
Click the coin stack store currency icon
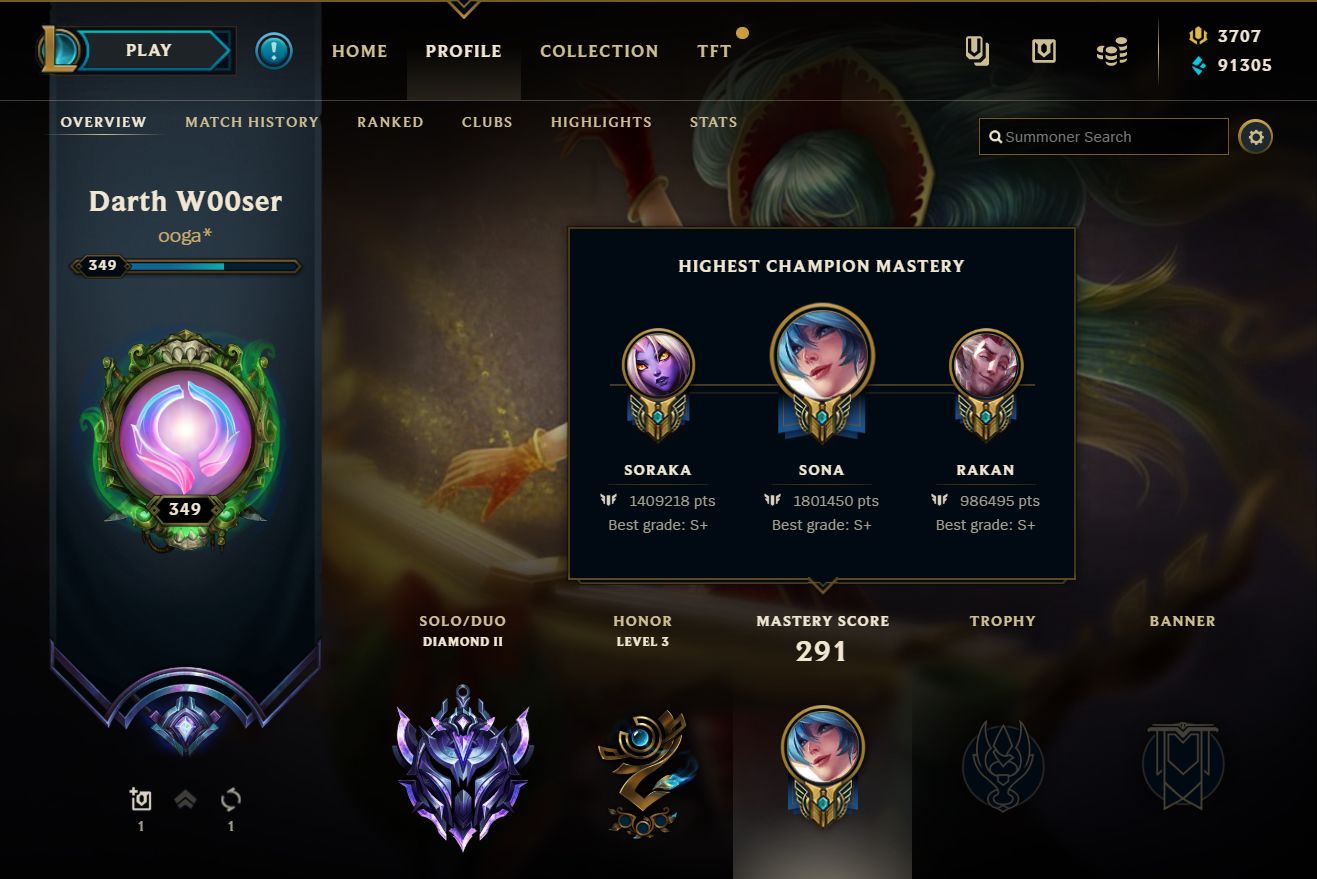pos(1111,51)
